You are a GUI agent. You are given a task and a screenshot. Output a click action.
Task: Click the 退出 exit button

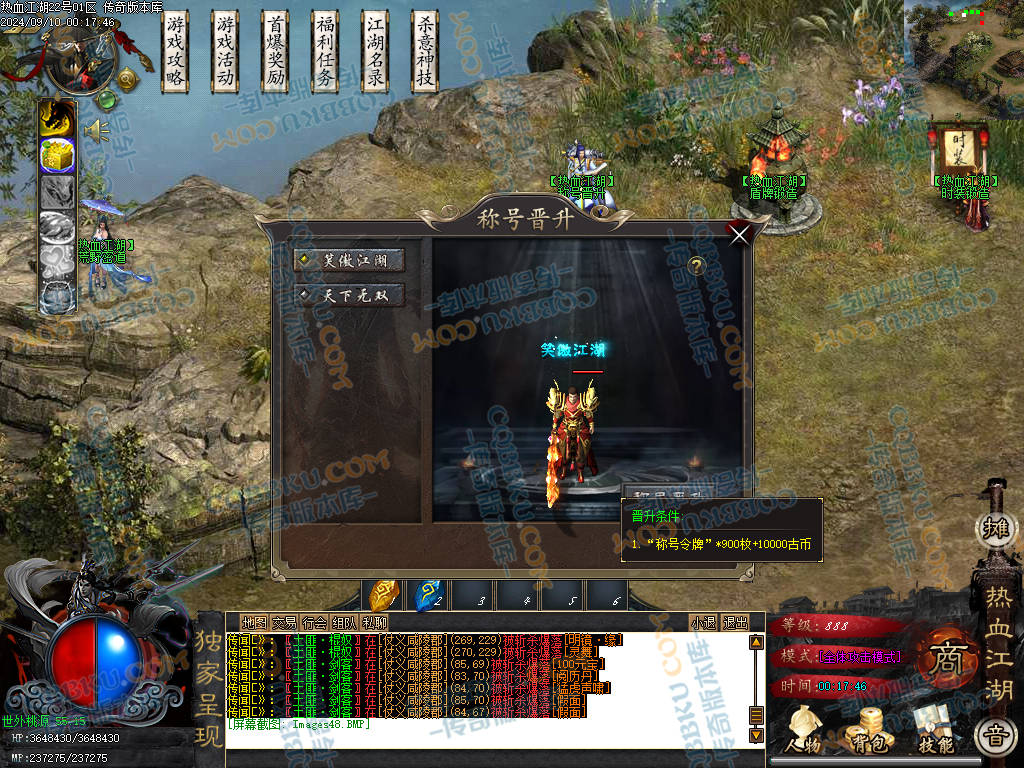click(x=735, y=622)
